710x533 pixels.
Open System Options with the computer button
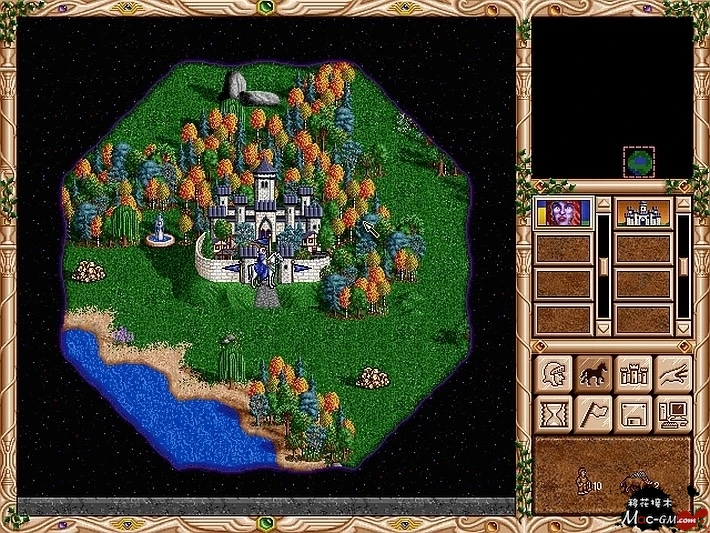[673, 412]
